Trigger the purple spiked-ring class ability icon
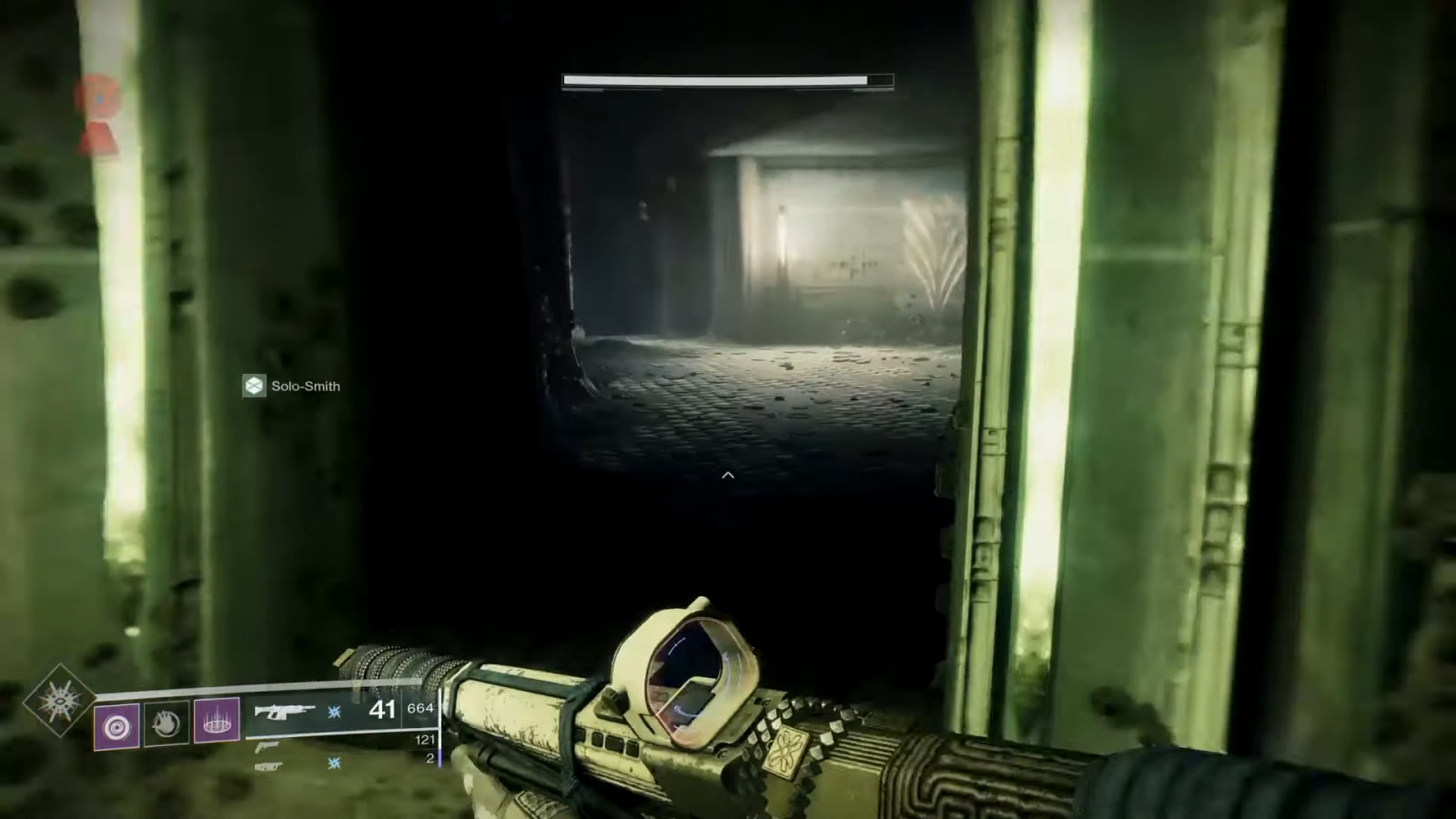This screenshot has height=819, width=1456. (x=217, y=724)
